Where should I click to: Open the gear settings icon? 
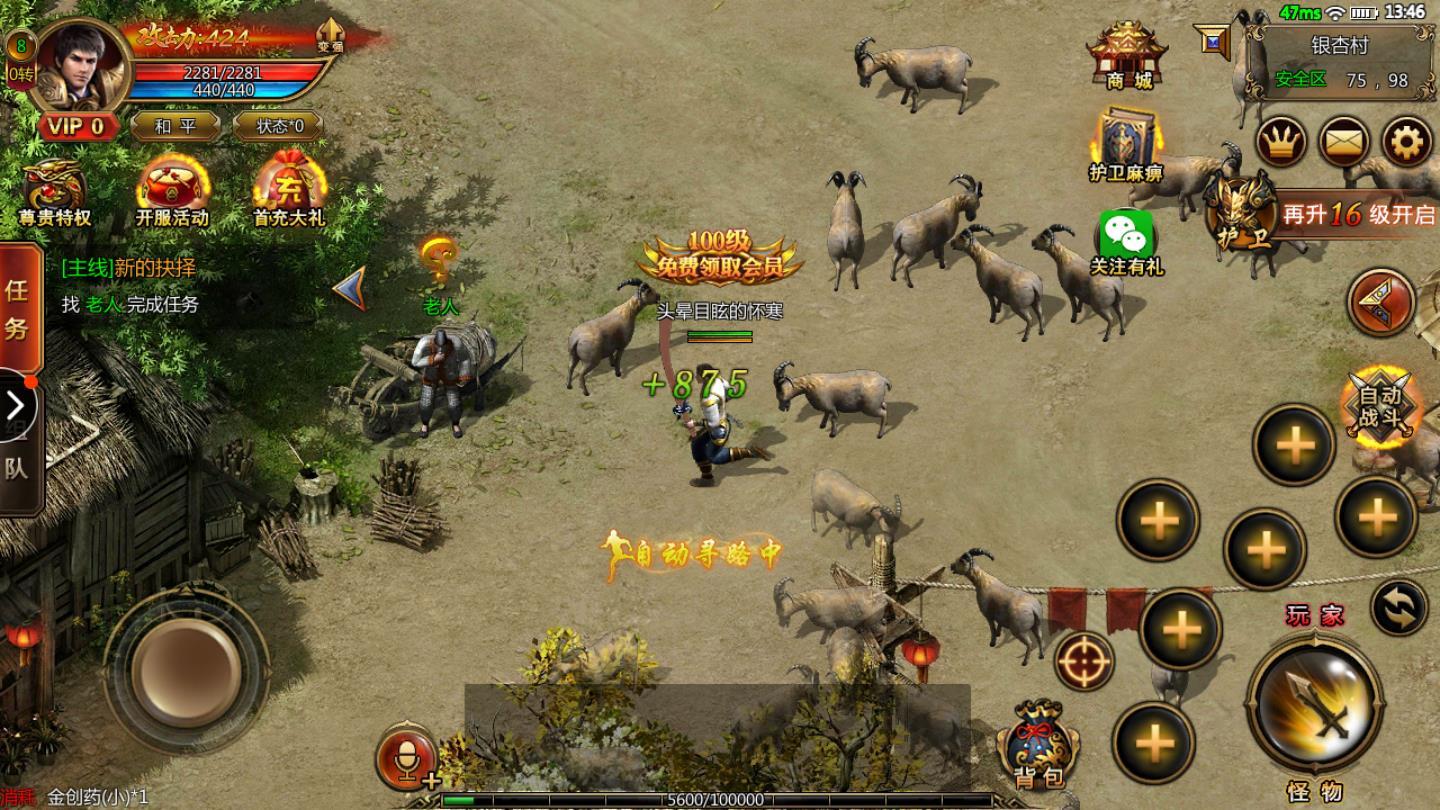(1406, 144)
